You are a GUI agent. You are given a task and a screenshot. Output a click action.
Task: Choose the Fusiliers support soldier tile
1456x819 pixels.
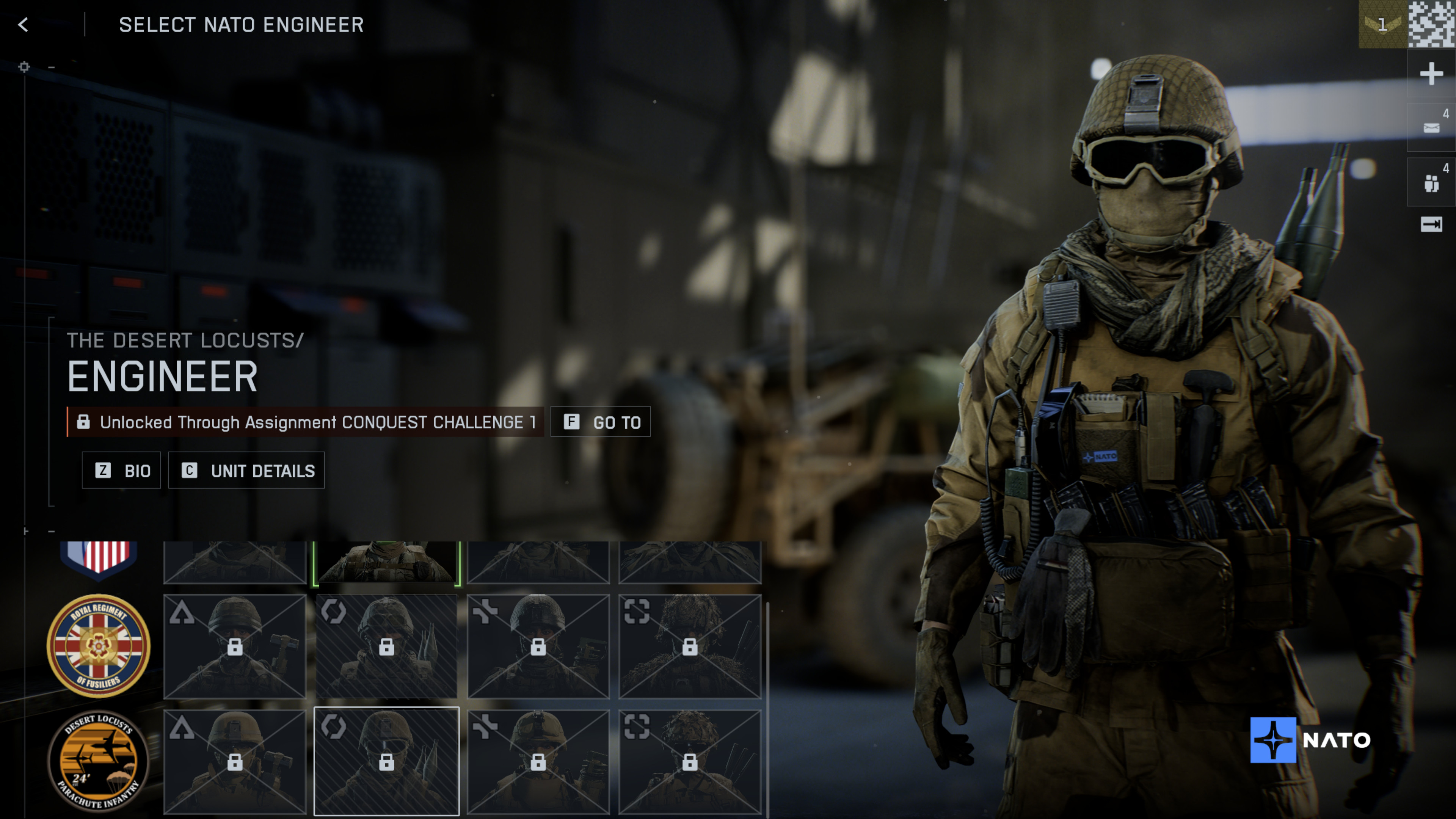(538, 645)
